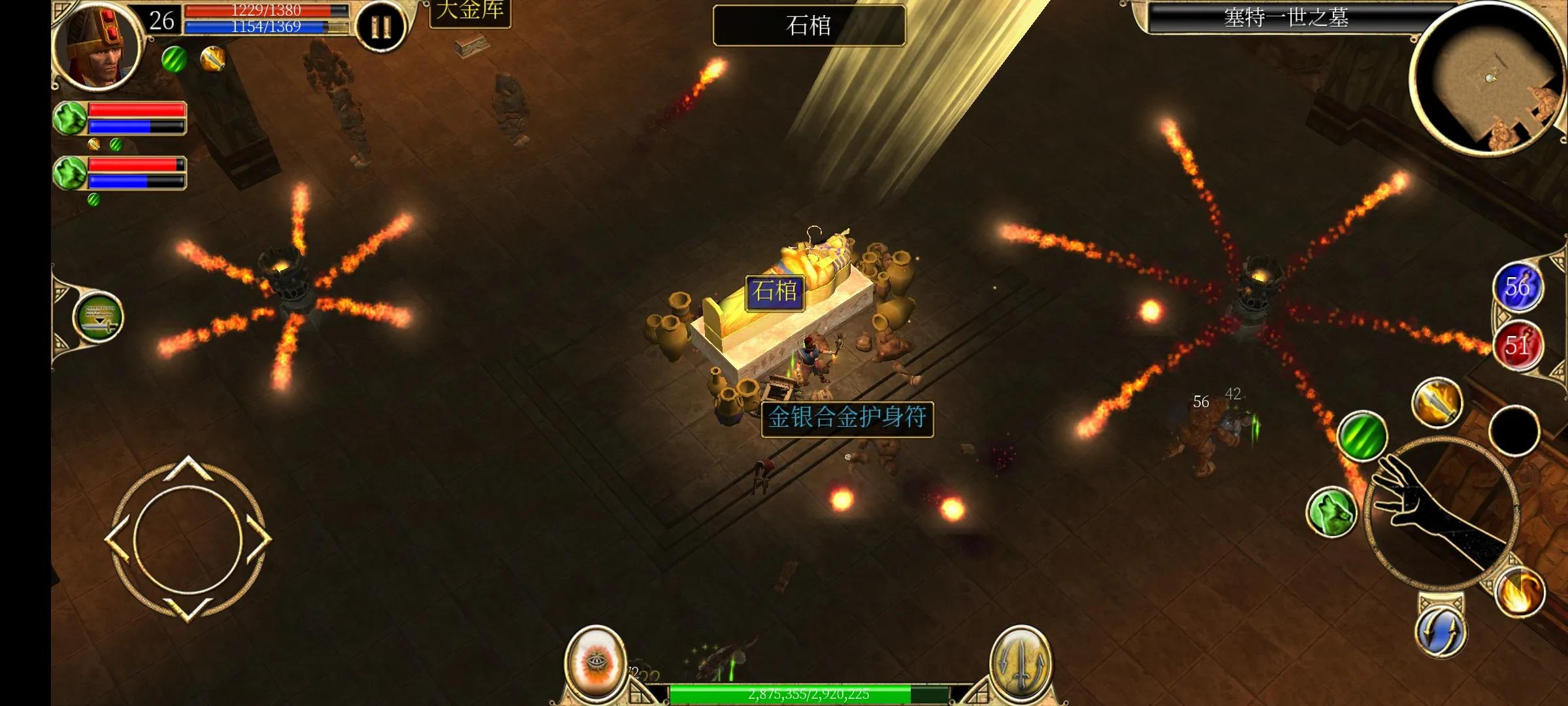Tap the blue 石棺 label on the sarcophagus
The height and width of the screenshot is (706, 1568).
tap(775, 291)
